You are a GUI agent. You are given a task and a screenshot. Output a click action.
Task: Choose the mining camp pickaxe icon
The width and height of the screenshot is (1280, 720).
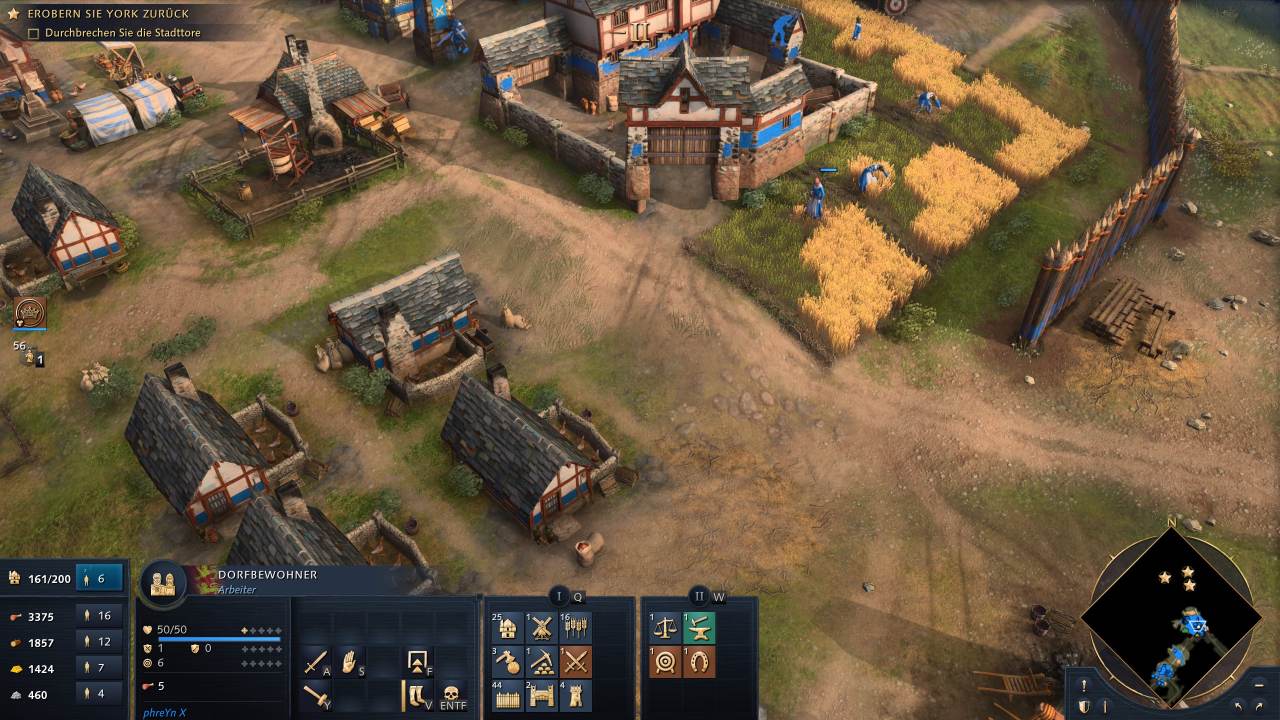point(541,661)
